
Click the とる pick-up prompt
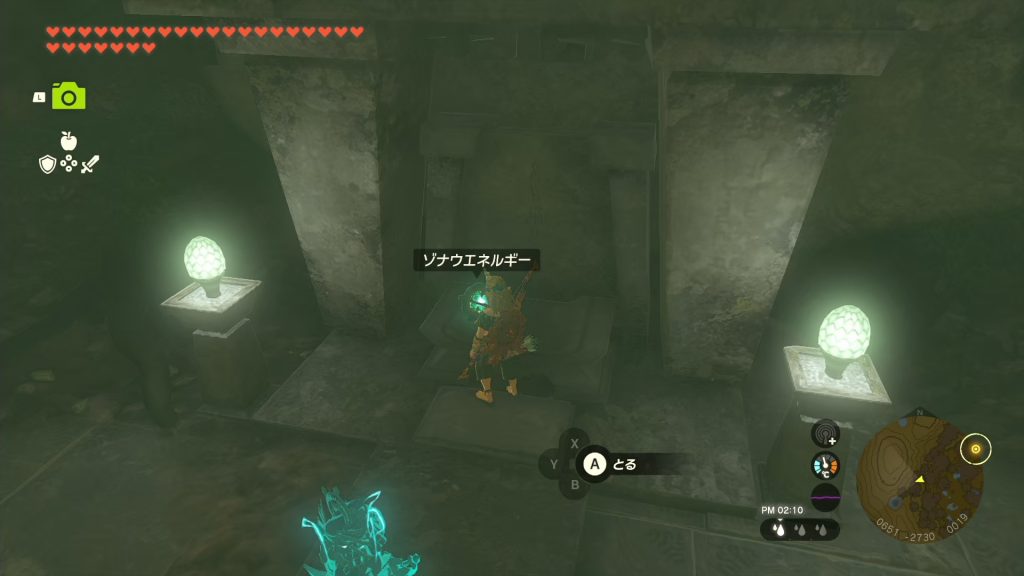pos(612,464)
